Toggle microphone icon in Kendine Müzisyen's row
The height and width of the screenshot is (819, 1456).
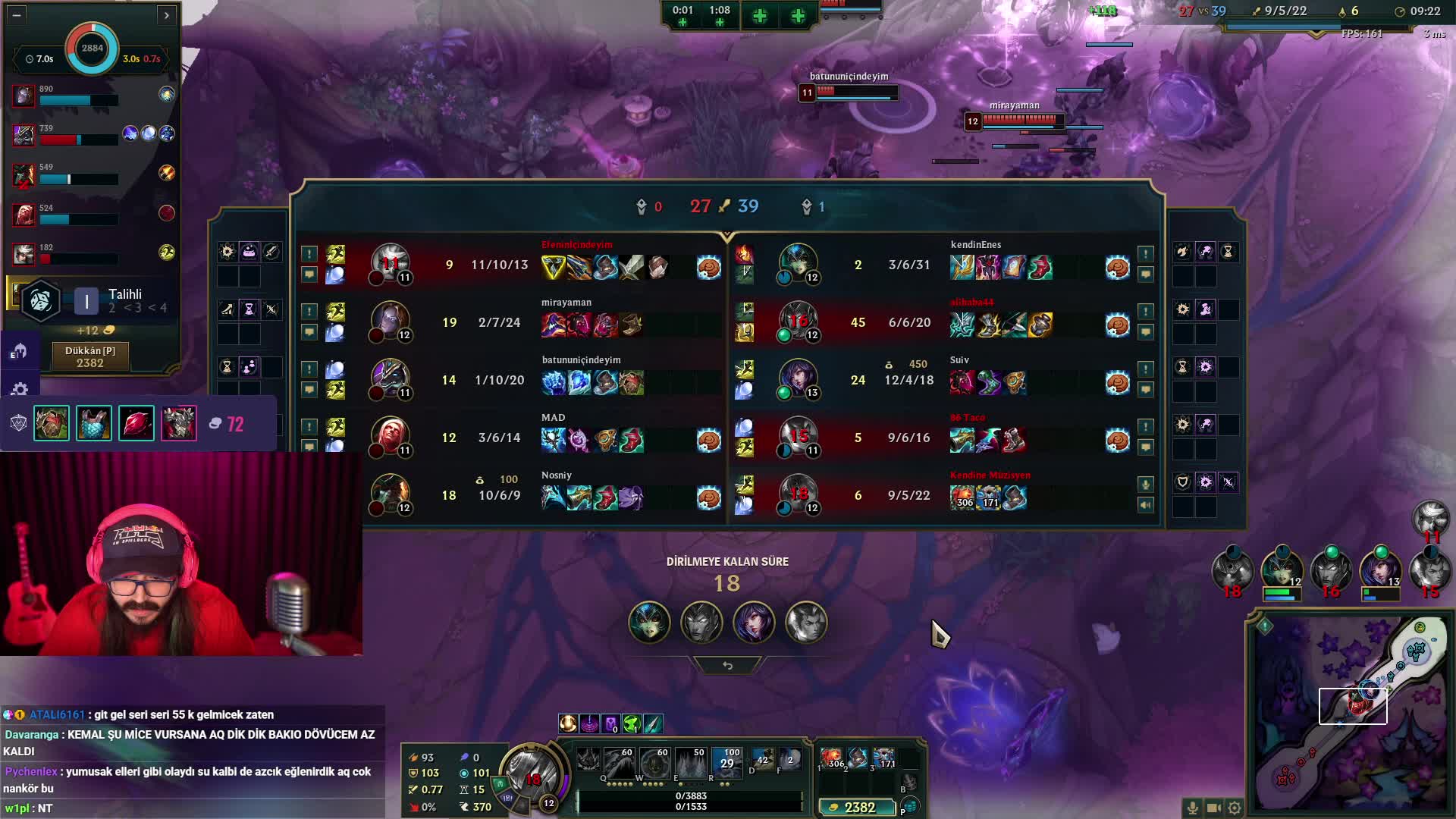pyautogui.click(x=1146, y=484)
